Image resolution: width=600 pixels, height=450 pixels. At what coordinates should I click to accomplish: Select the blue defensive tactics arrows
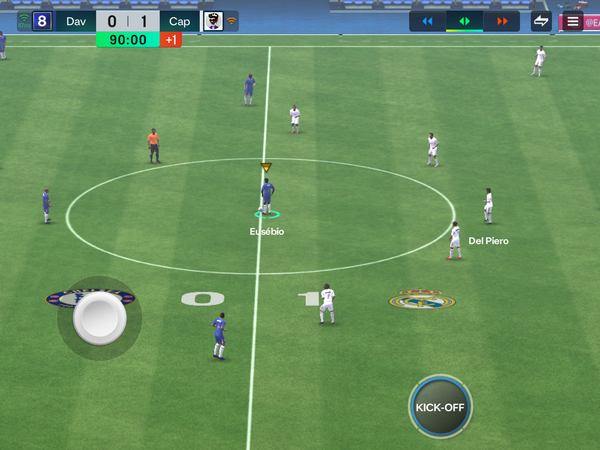click(427, 21)
